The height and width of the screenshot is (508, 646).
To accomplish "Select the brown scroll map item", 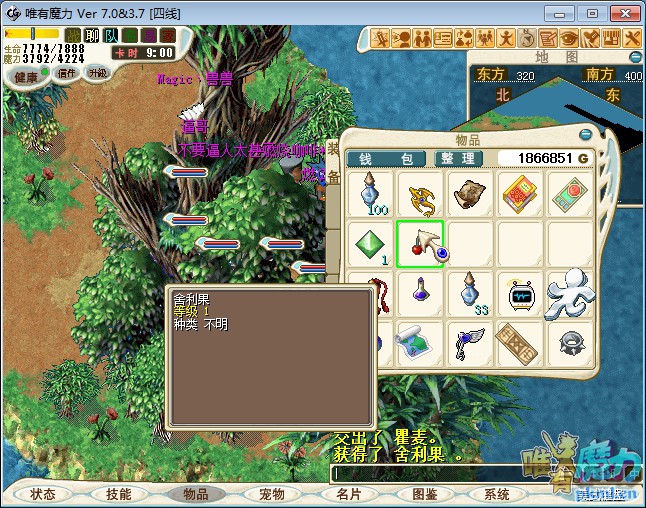I will [468, 193].
